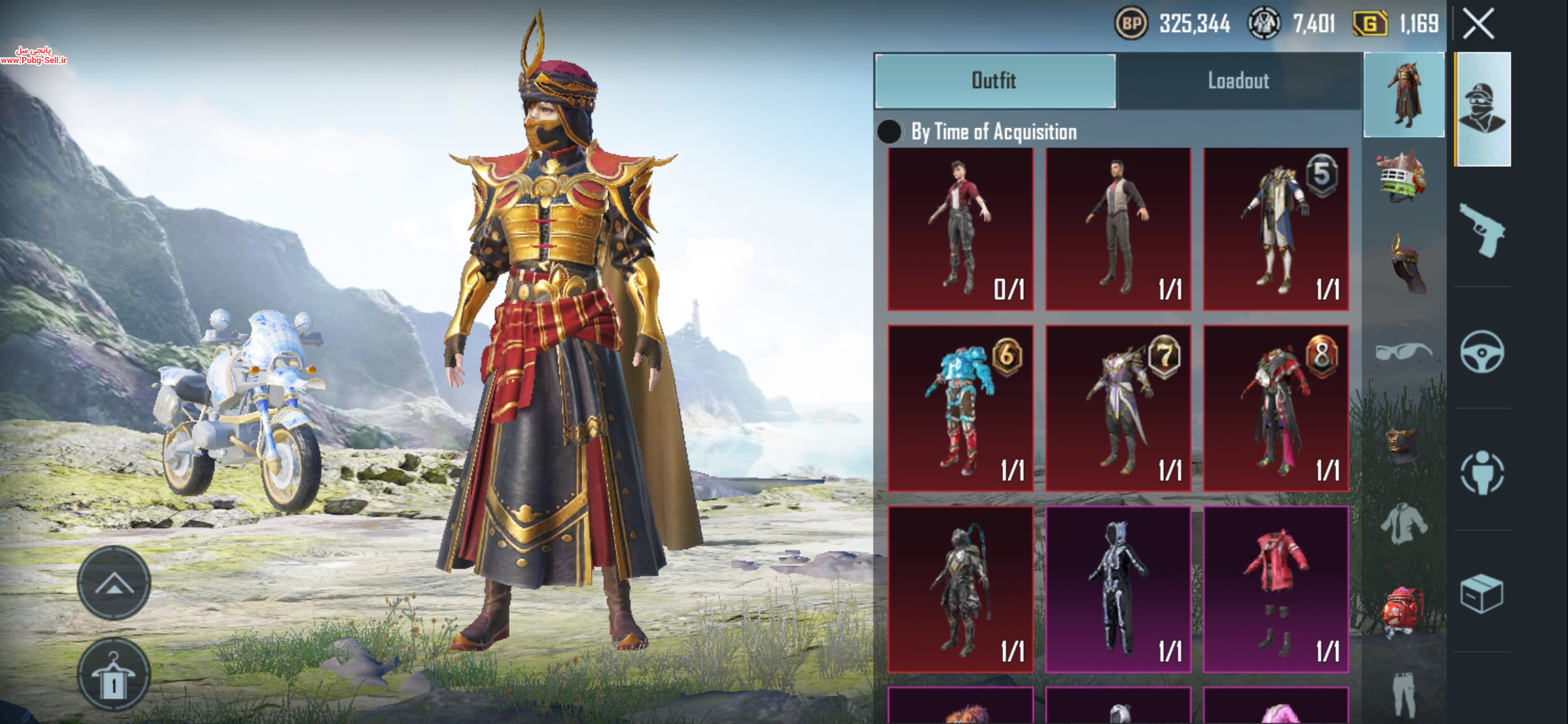Switch to the Loadout tab
Viewport: 1568px width, 724px height.
[1238, 81]
